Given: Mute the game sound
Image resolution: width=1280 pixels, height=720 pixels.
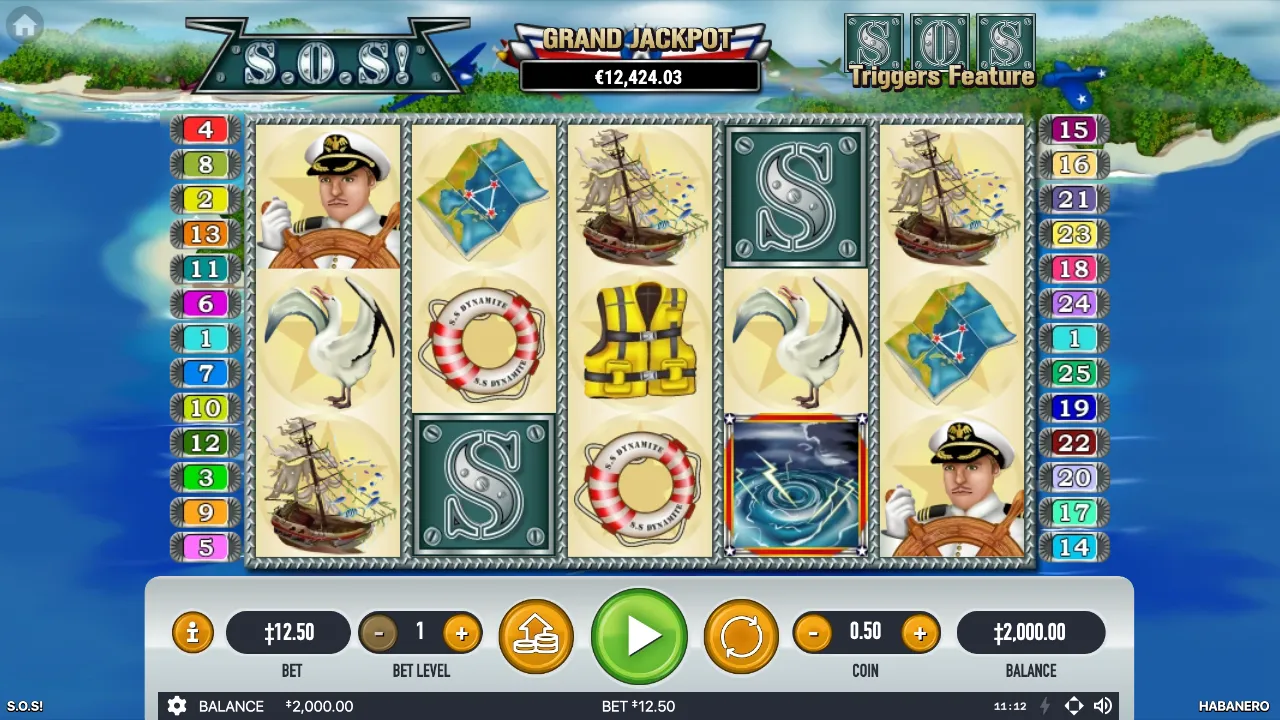Looking at the screenshot, I should click(1103, 706).
